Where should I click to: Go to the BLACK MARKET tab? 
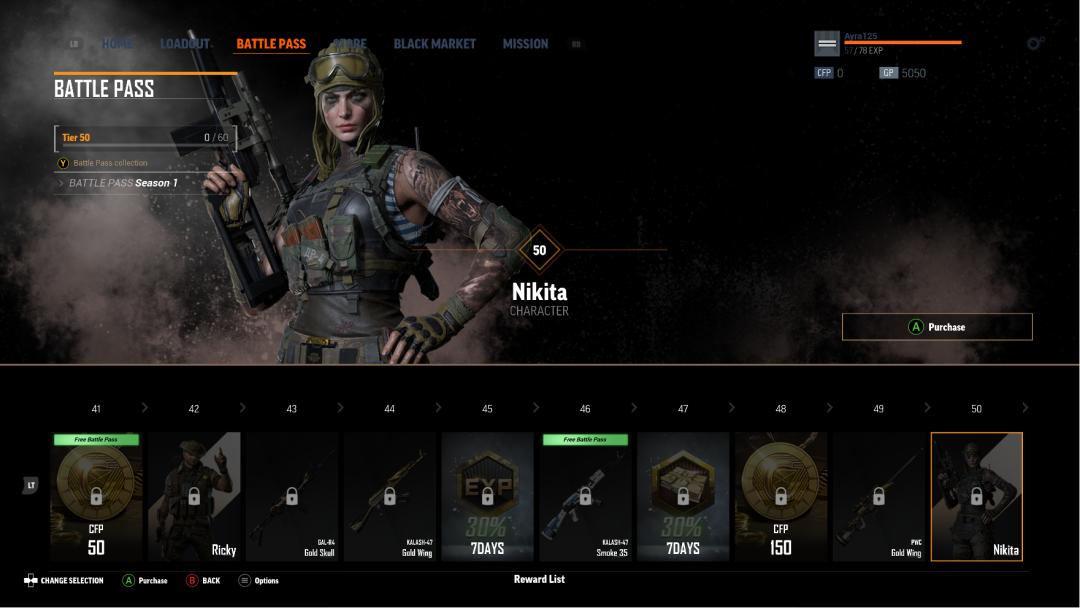point(434,44)
